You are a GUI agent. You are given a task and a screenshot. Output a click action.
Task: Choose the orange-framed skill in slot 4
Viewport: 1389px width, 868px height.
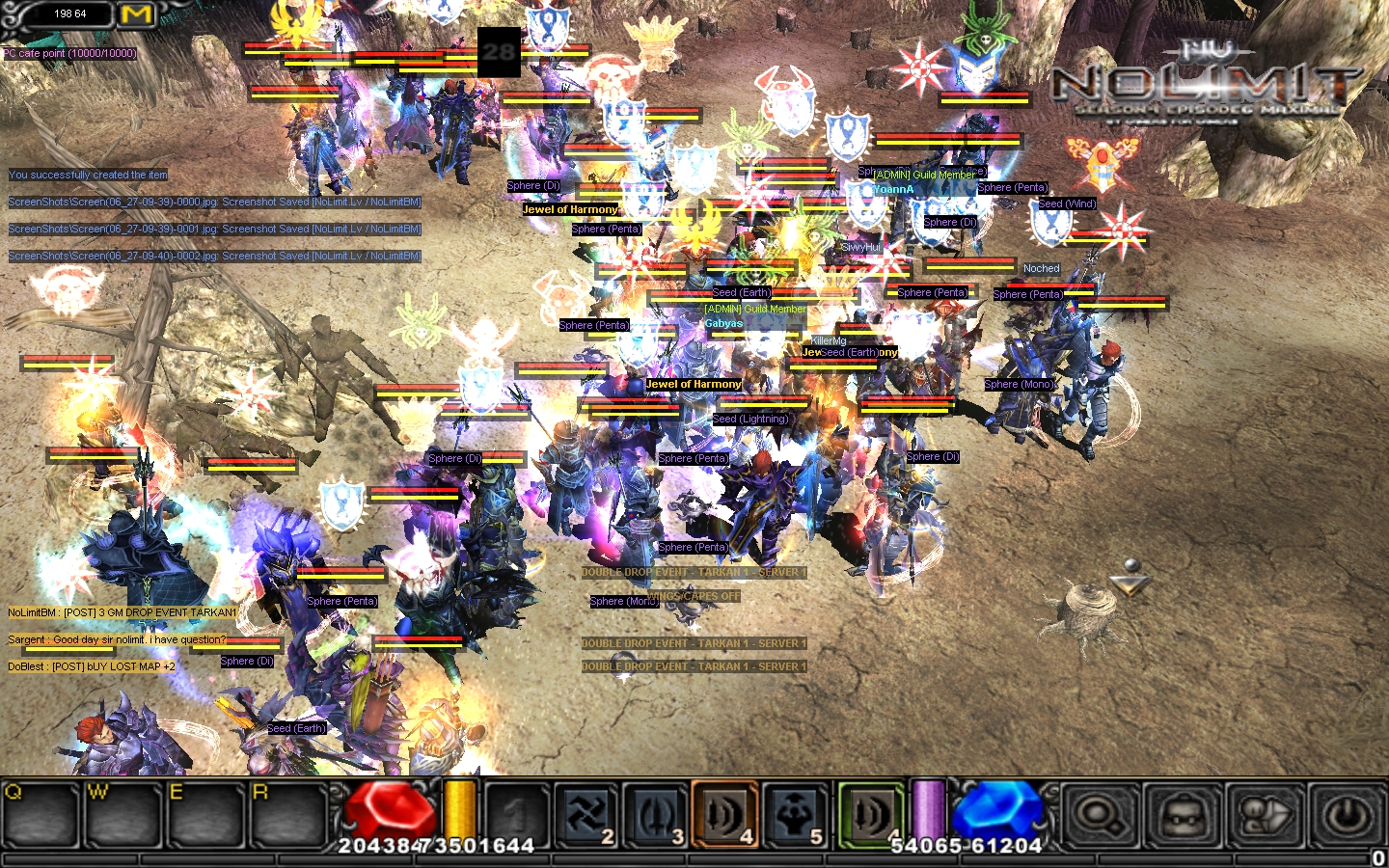tap(725, 816)
